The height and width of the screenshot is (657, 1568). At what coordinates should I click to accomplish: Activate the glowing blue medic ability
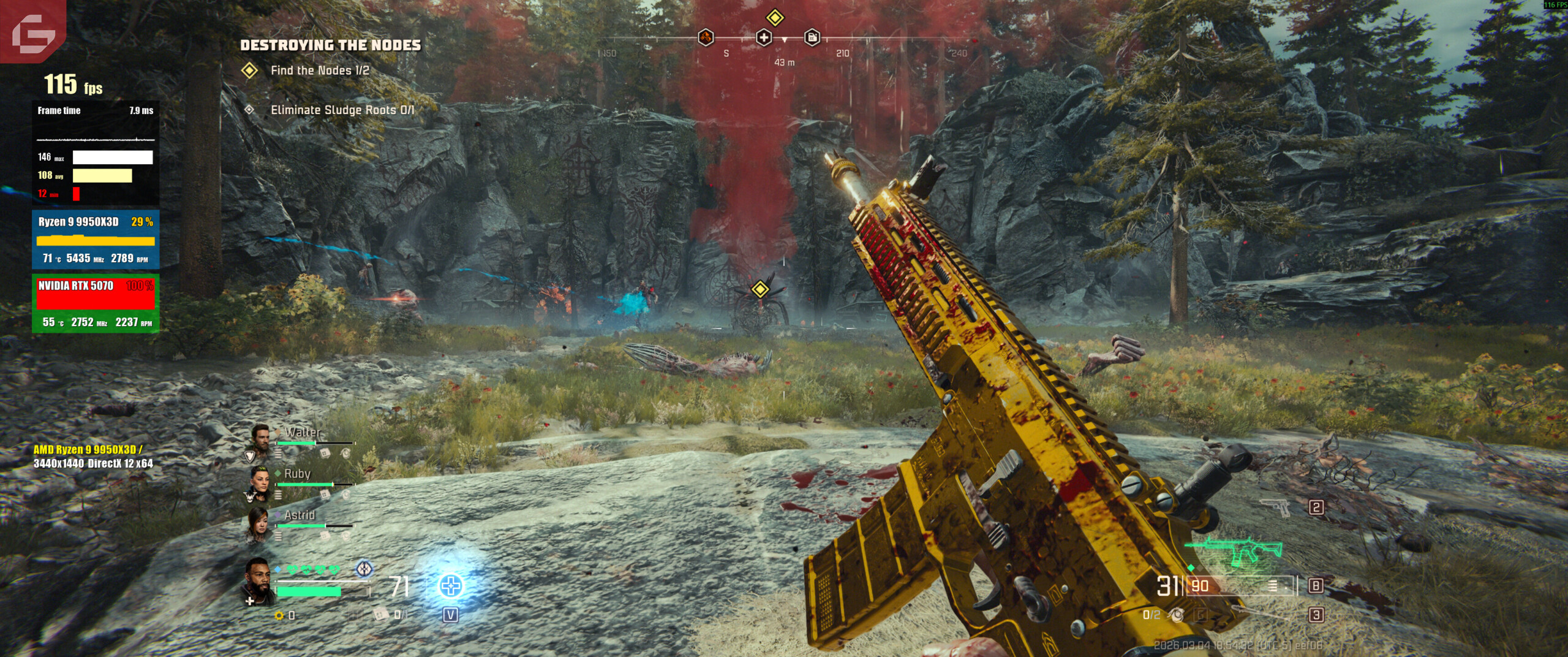(451, 586)
